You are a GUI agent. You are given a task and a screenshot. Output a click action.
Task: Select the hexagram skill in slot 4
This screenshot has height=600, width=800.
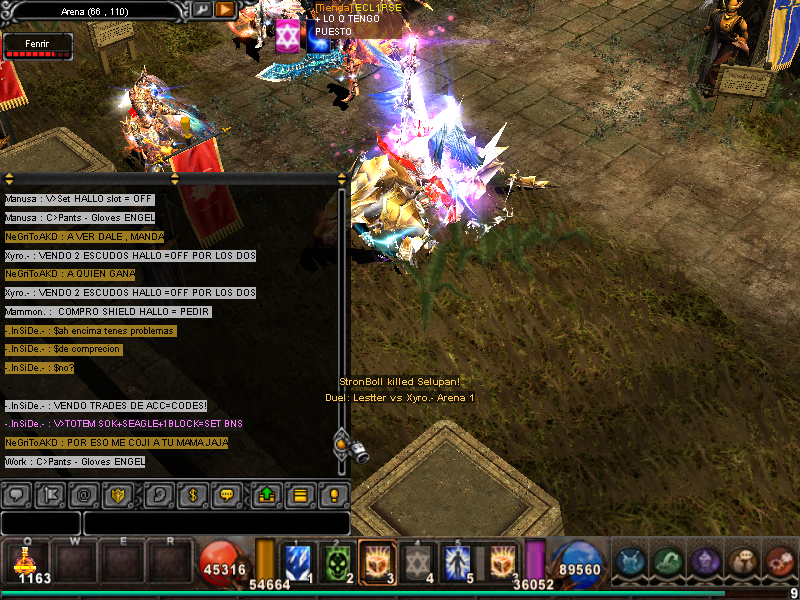click(x=419, y=562)
